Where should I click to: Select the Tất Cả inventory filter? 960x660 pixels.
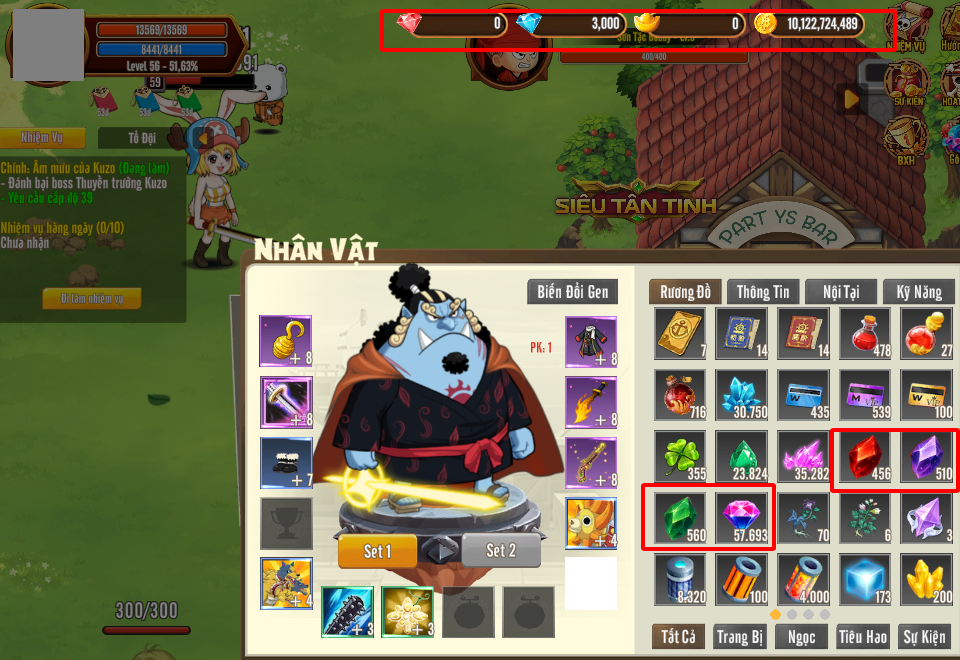679,636
